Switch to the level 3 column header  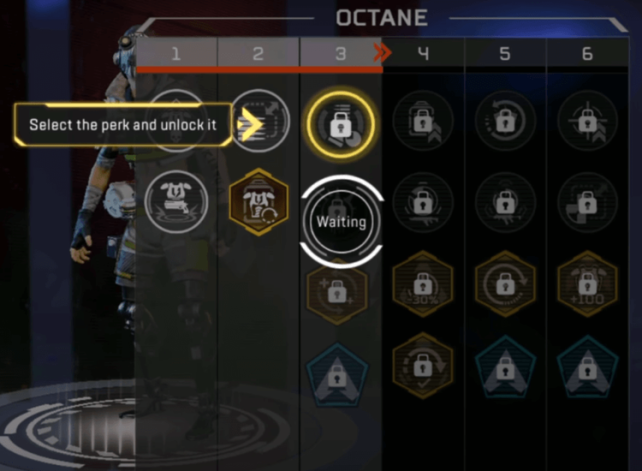click(340, 54)
